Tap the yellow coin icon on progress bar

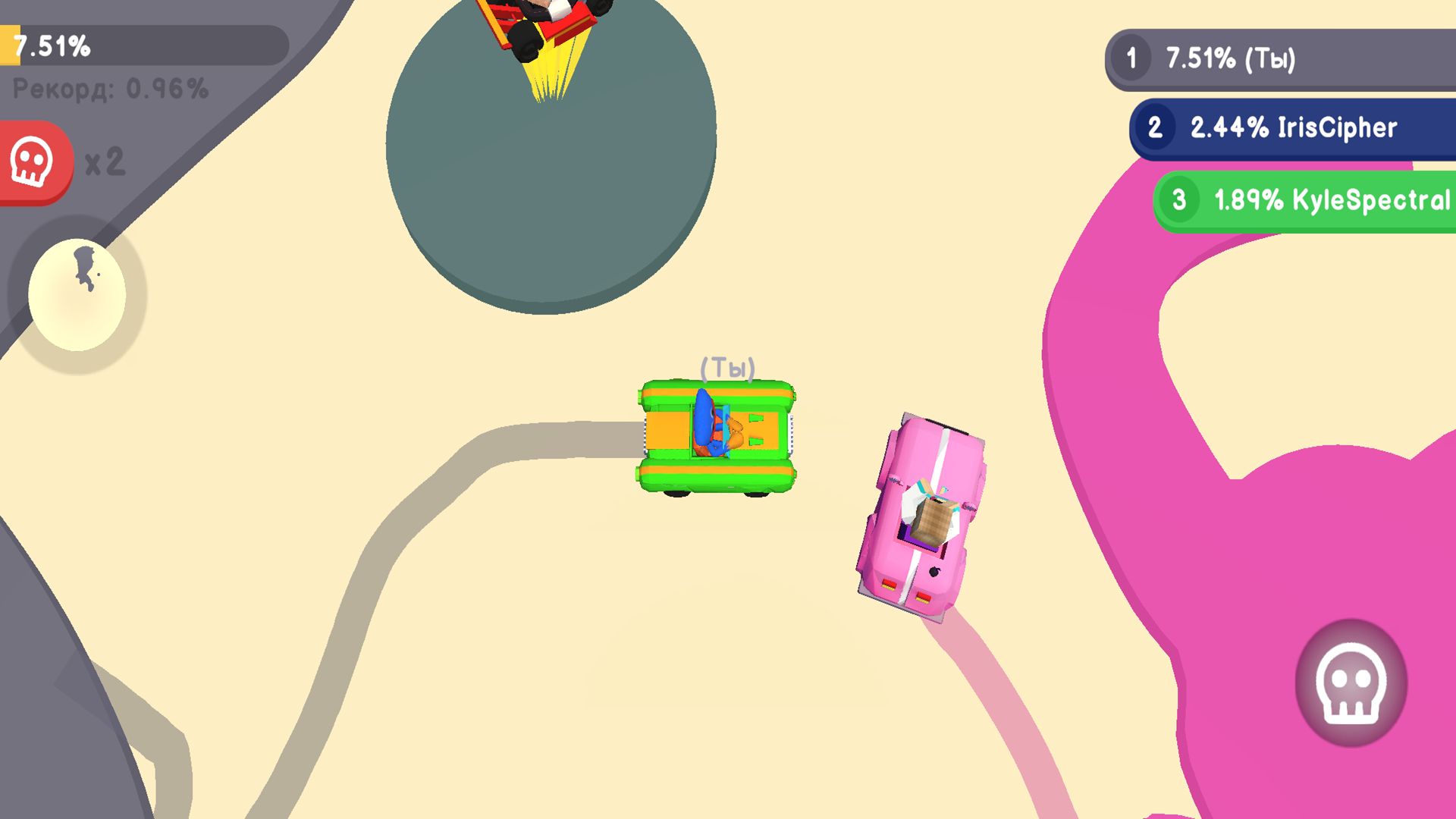pyautogui.click(x=10, y=45)
